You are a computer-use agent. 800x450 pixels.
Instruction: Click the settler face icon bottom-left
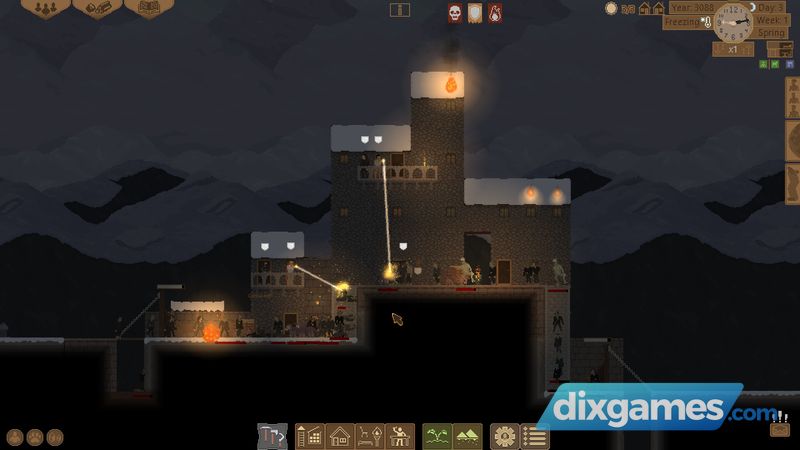pos(15,437)
